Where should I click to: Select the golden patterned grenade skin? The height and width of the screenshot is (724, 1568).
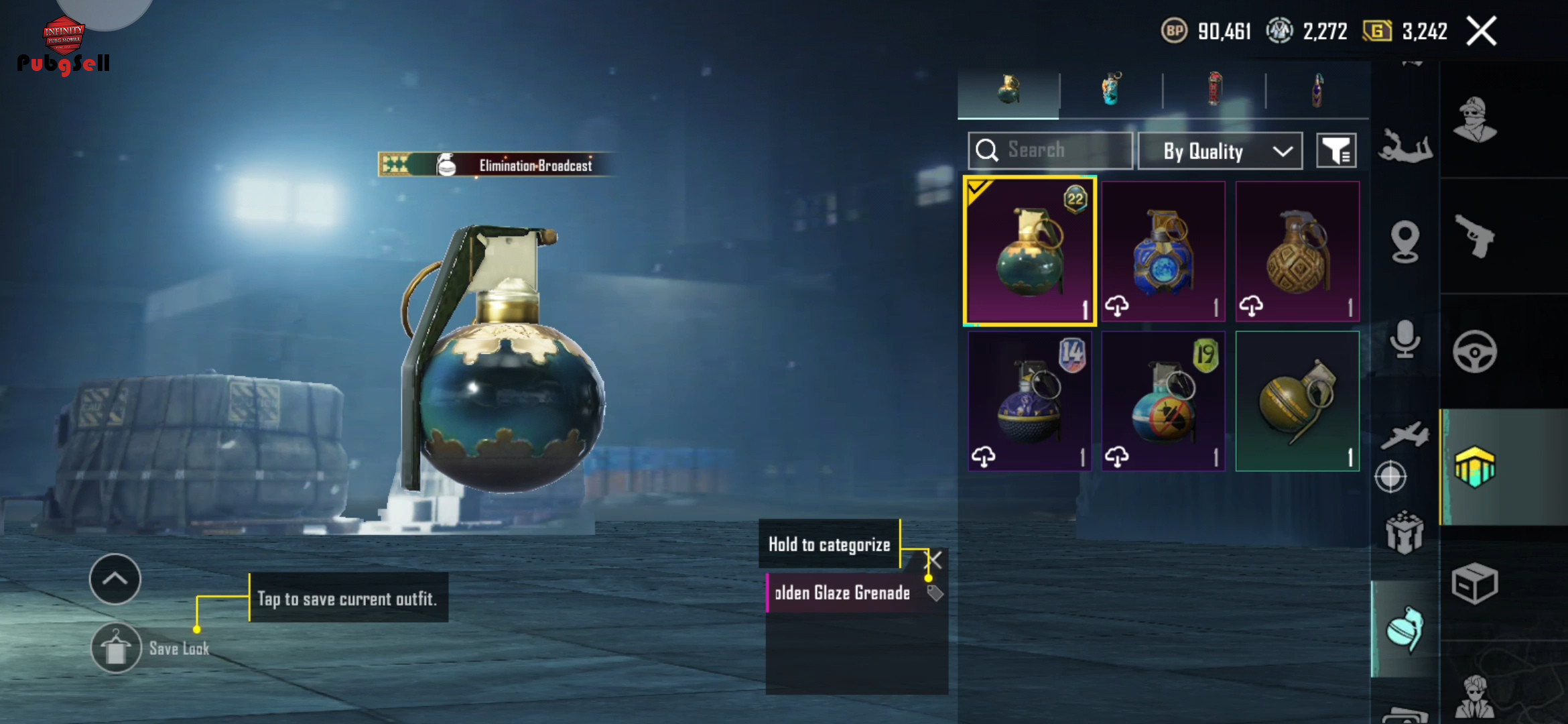pos(1297,251)
